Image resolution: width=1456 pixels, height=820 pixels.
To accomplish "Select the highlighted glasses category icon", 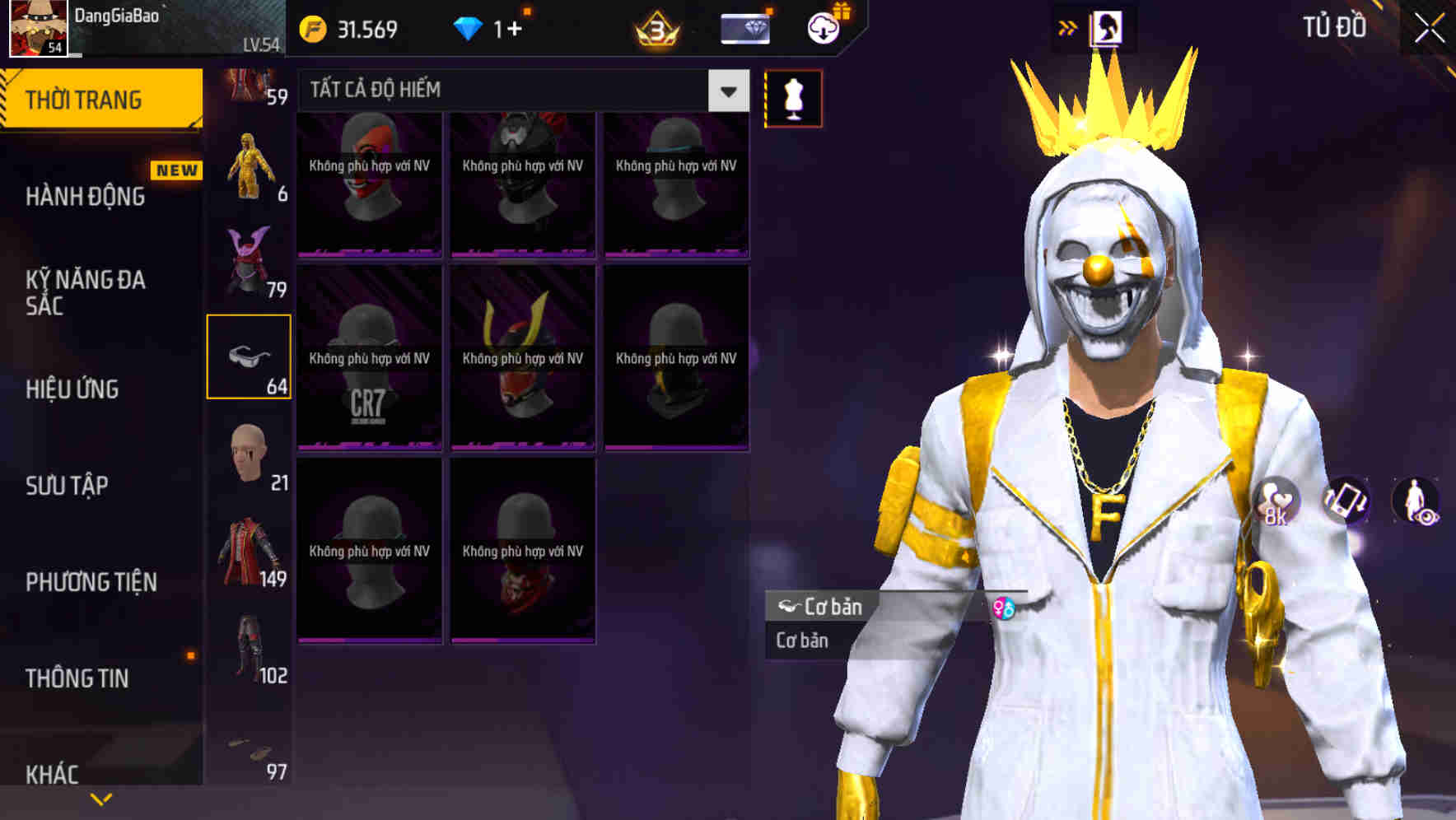I will [250, 352].
